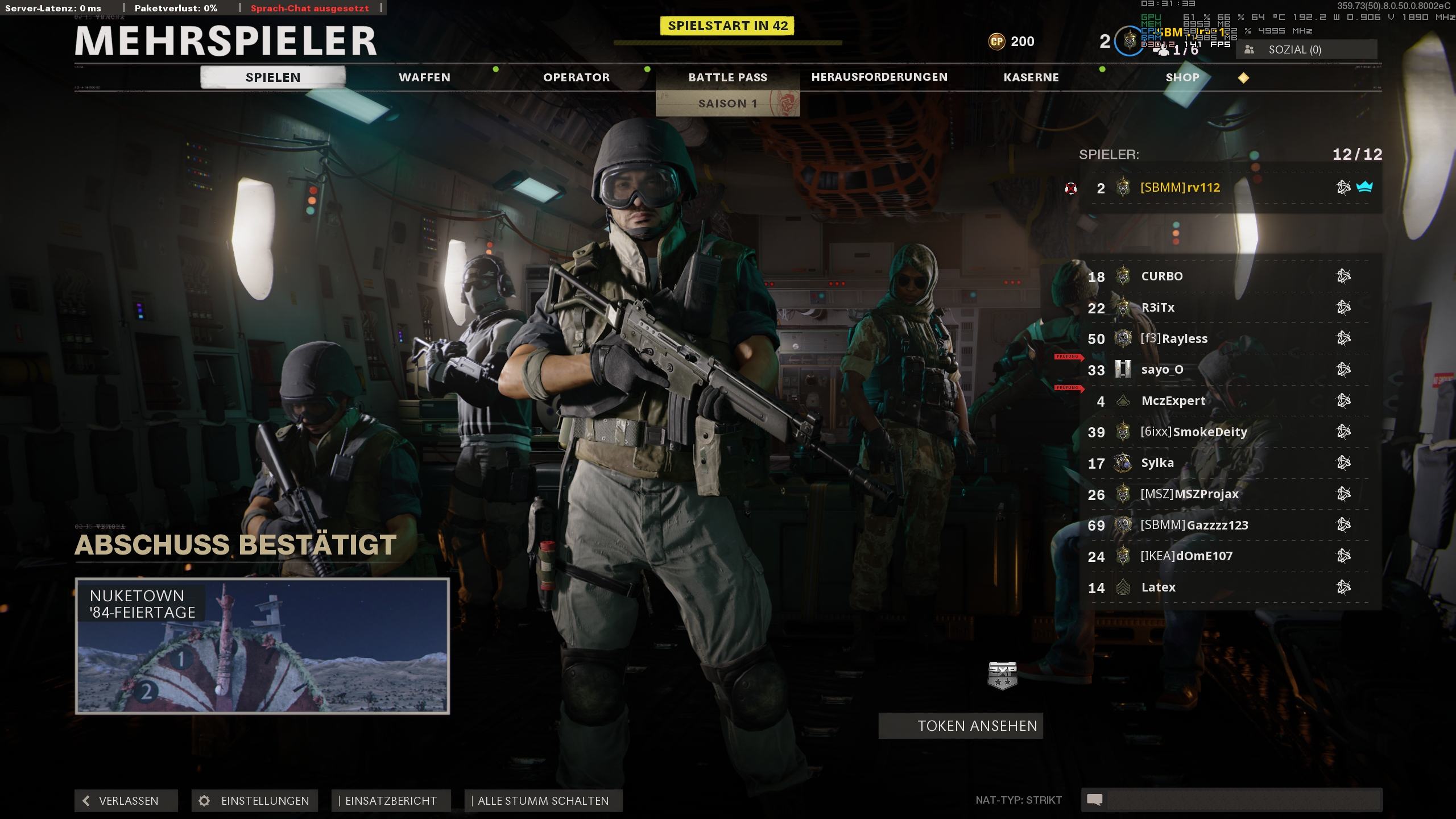
Task: Open the Sozial friends panel
Action: 1306,50
